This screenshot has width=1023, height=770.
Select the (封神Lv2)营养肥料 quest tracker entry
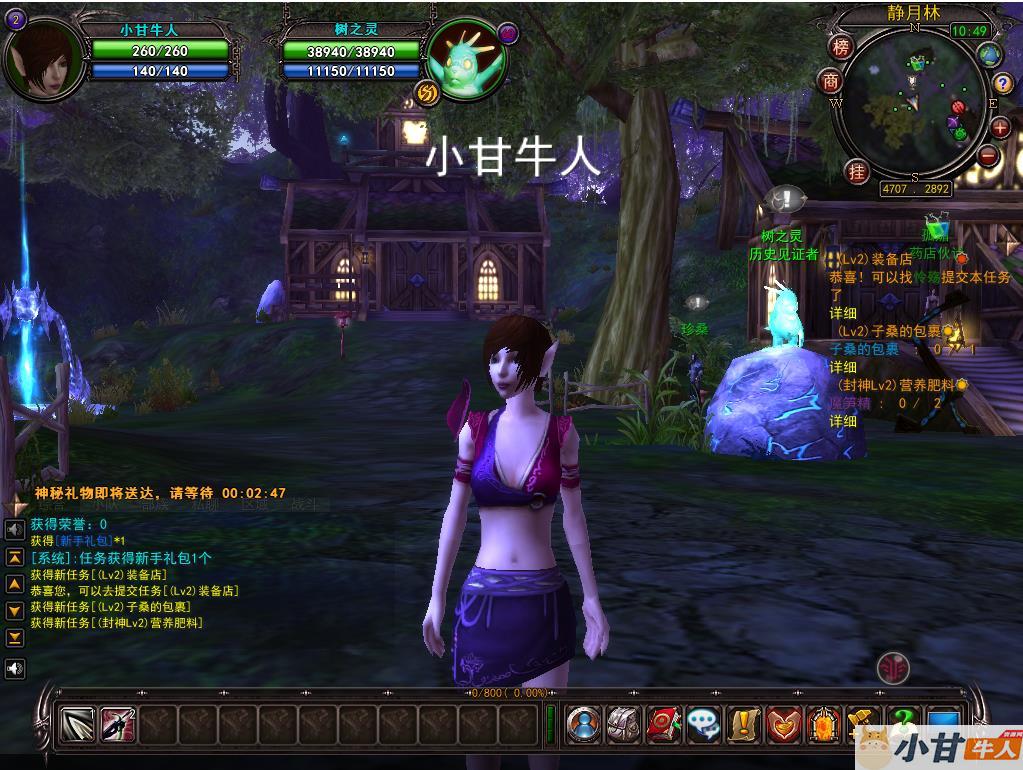[895, 385]
